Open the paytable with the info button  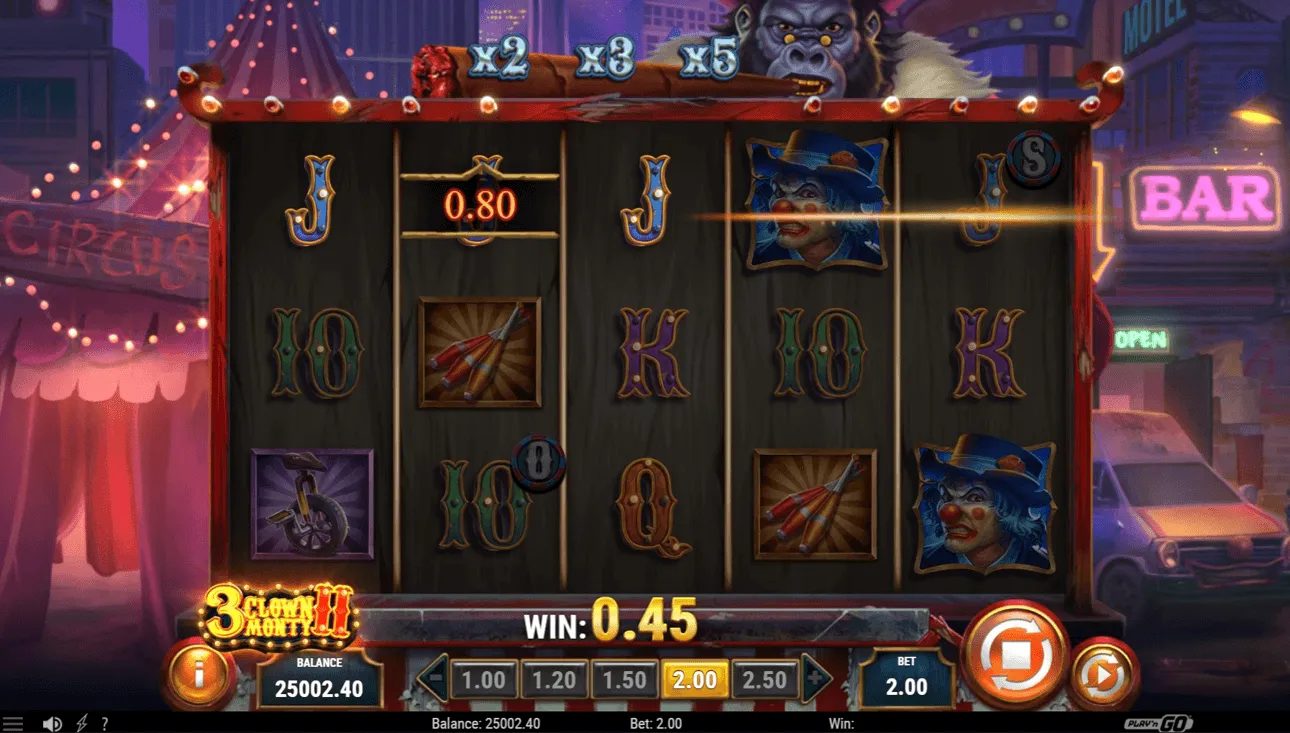coord(196,674)
